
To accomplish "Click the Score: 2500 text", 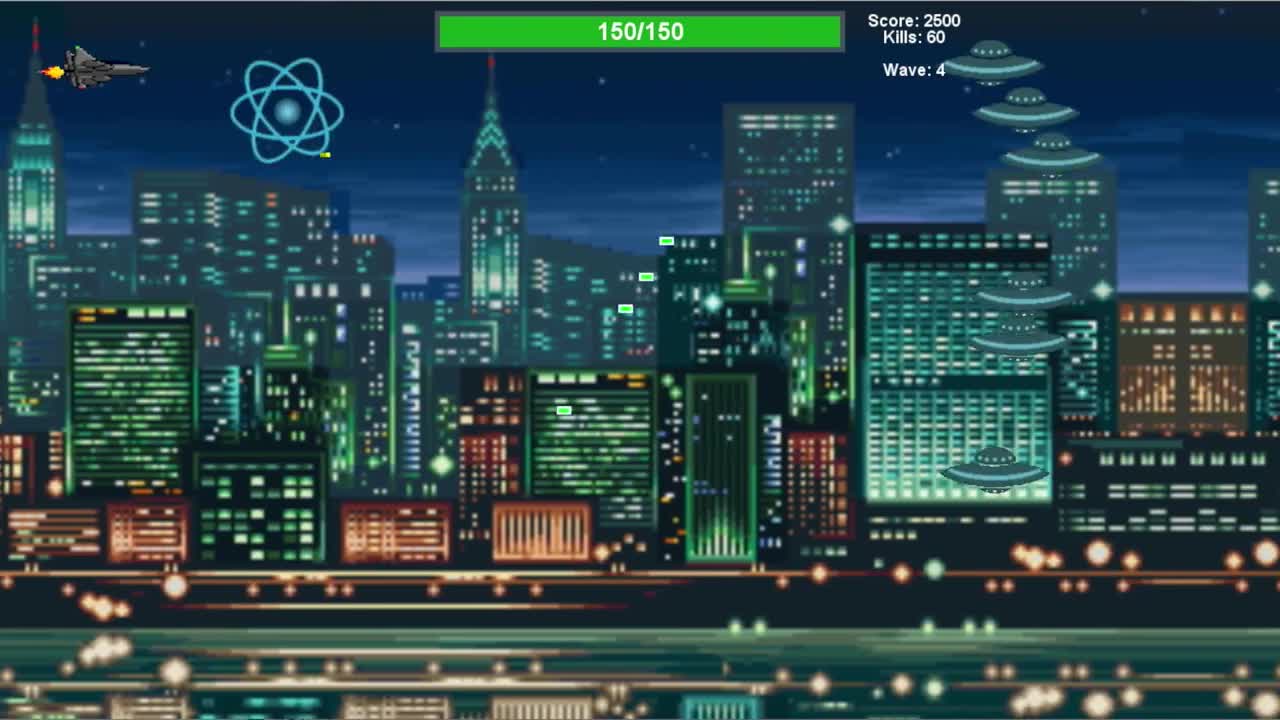I will (x=912, y=20).
